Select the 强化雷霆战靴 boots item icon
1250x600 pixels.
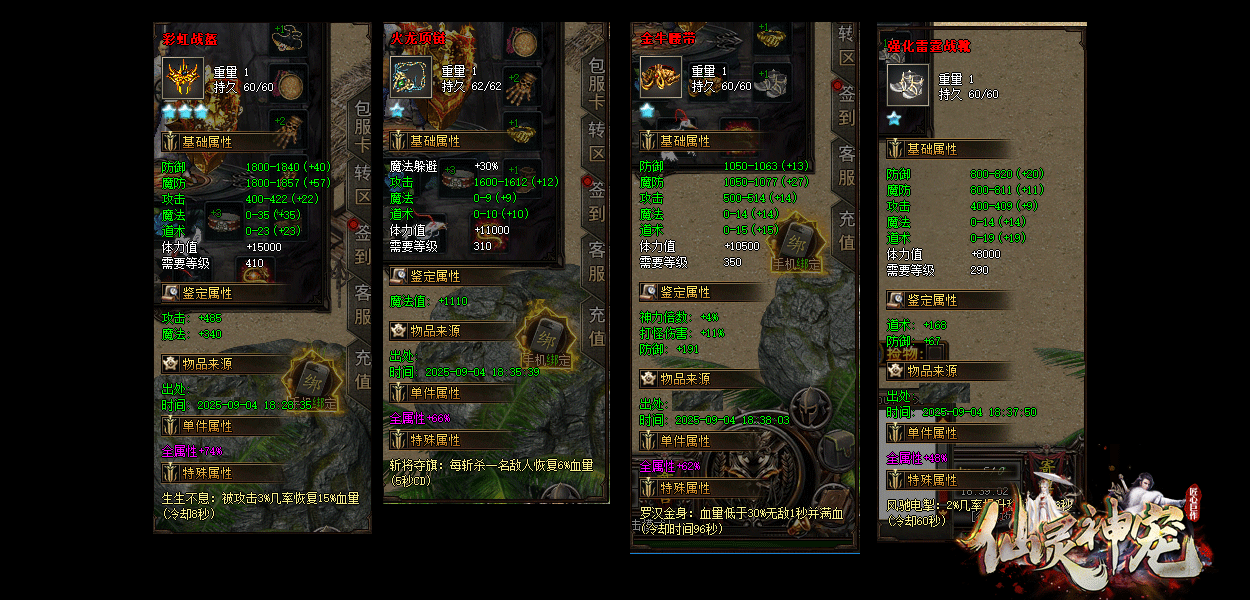907,85
